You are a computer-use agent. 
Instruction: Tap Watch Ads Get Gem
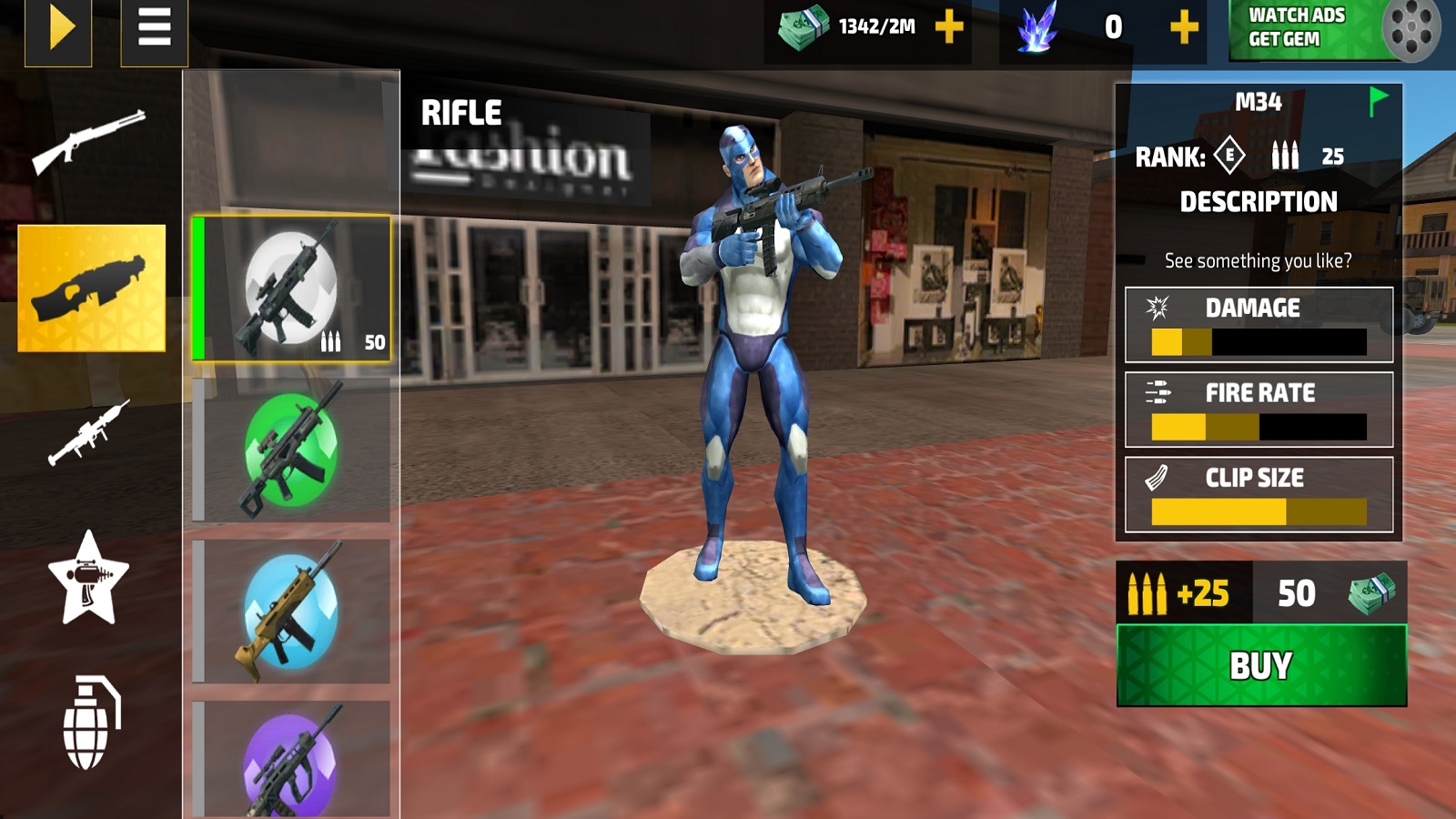pyautogui.click(x=1334, y=29)
